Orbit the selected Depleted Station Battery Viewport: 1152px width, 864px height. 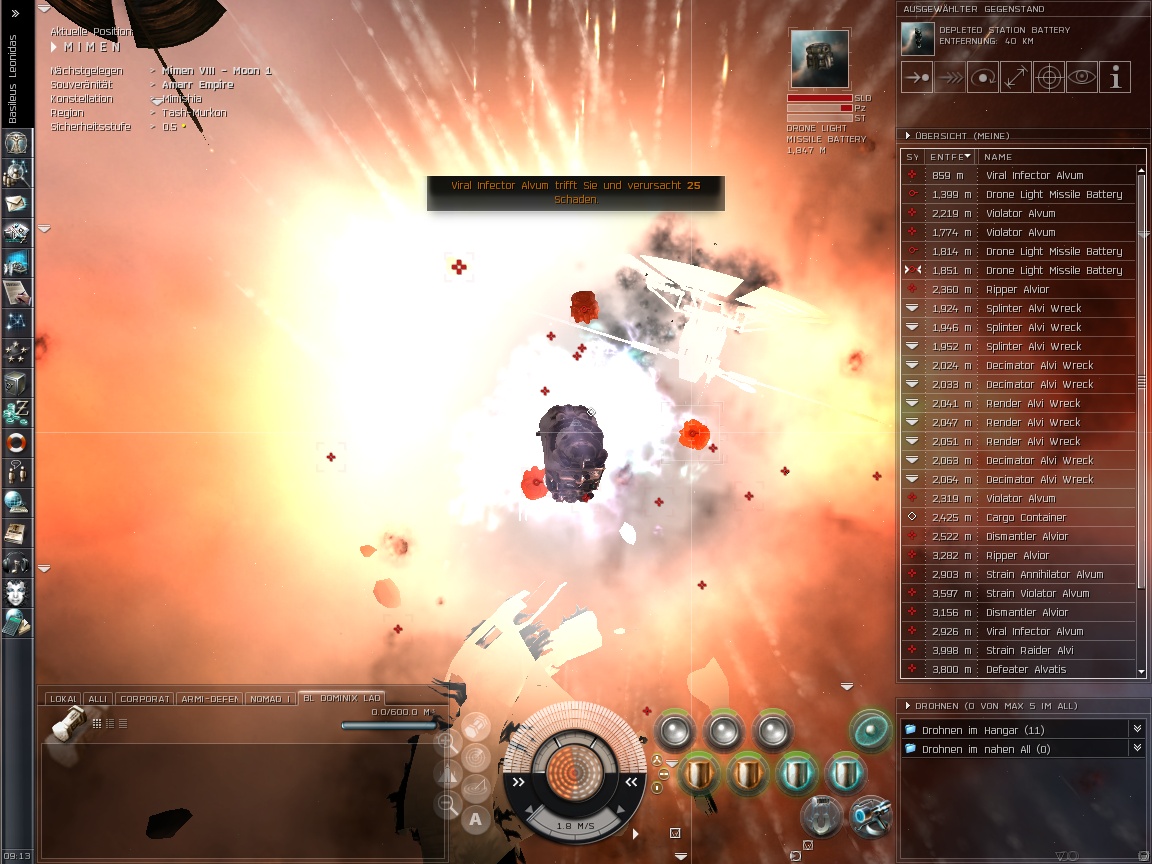click(982, 77)
